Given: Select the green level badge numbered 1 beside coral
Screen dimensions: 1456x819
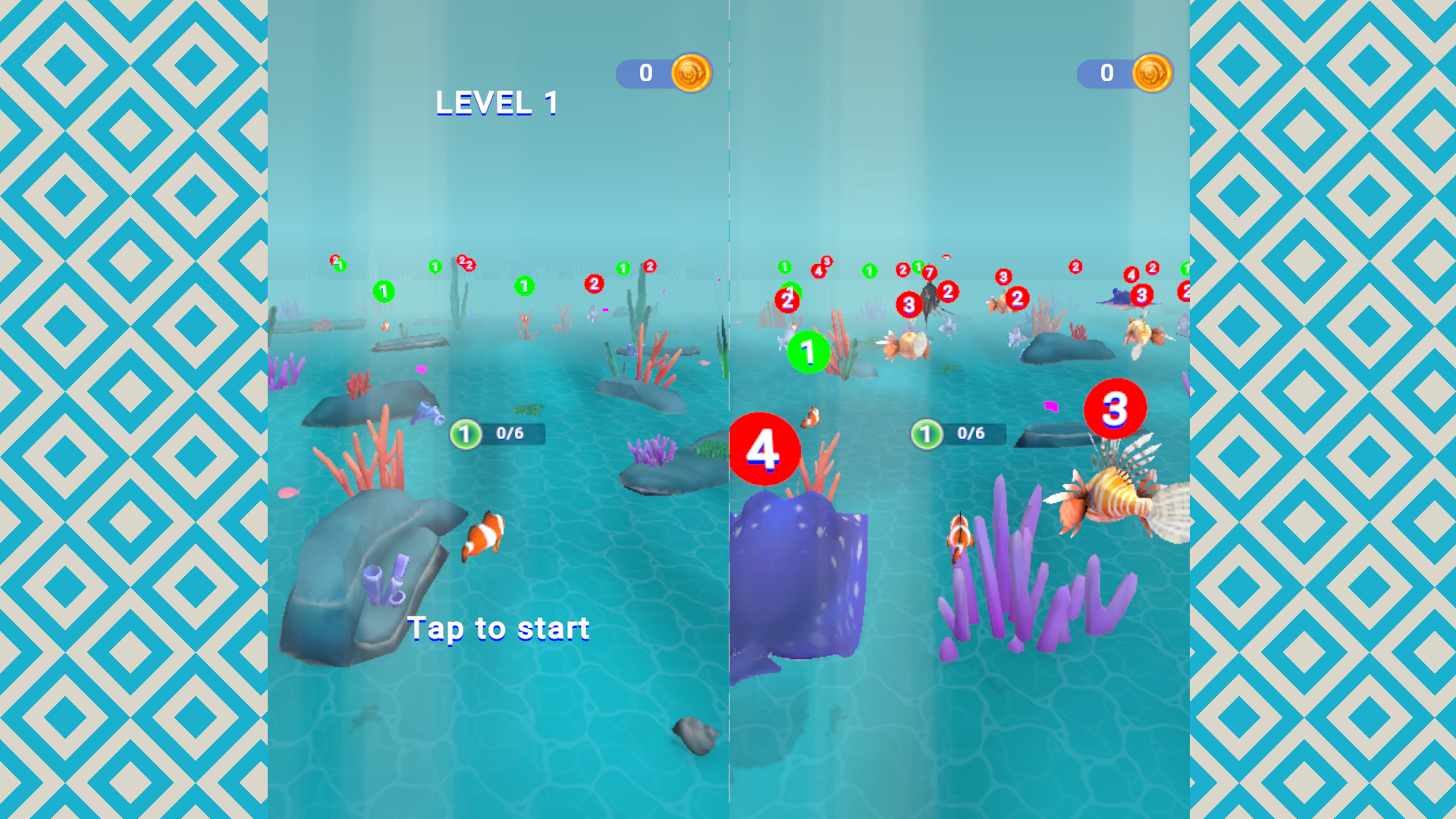Looking at the screenshot, I should tap(808, 351).
